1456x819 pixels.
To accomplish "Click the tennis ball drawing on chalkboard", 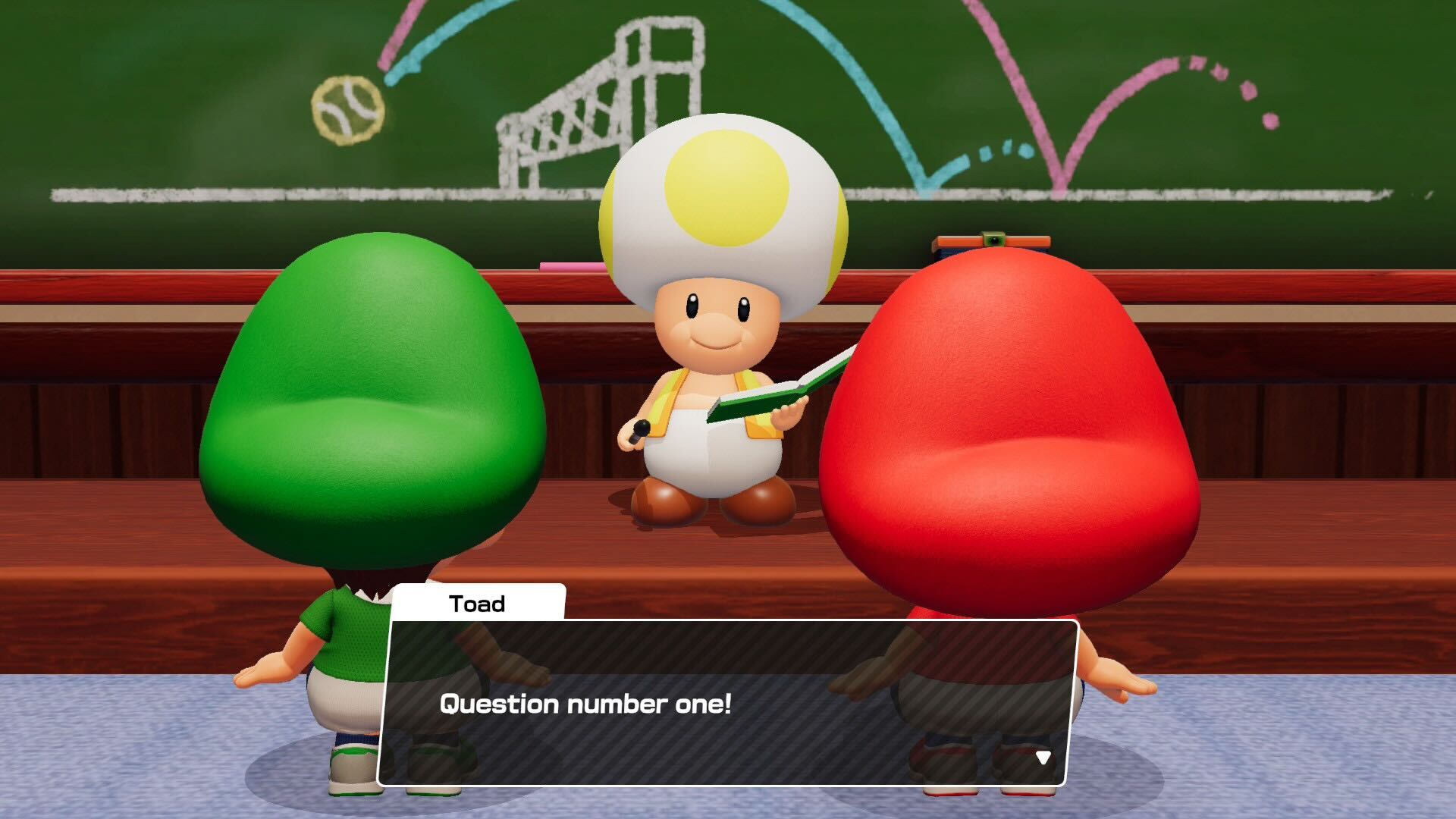I will (x=347, y=110).
